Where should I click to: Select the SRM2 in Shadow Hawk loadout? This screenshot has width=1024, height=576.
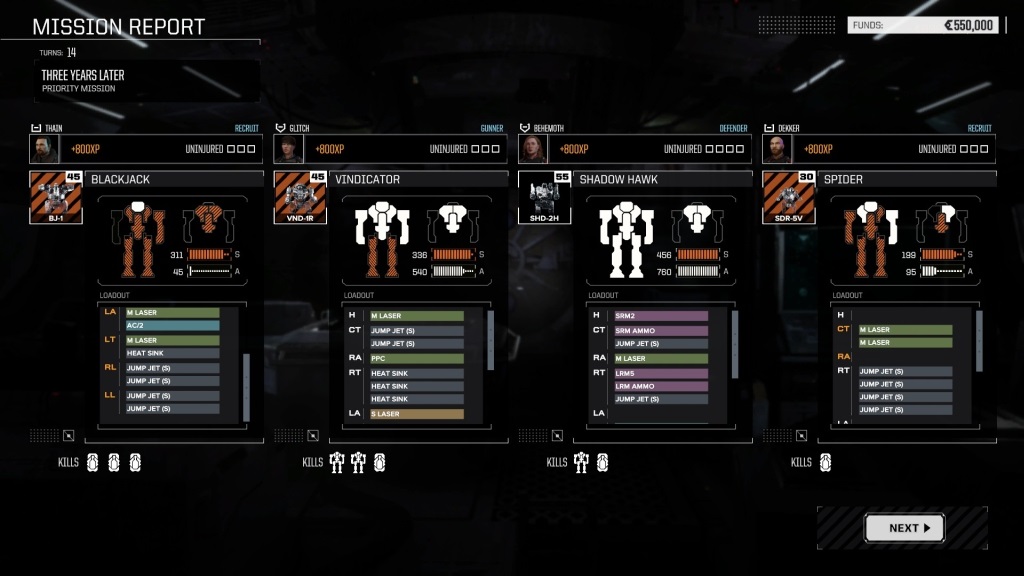coord(661,316)
